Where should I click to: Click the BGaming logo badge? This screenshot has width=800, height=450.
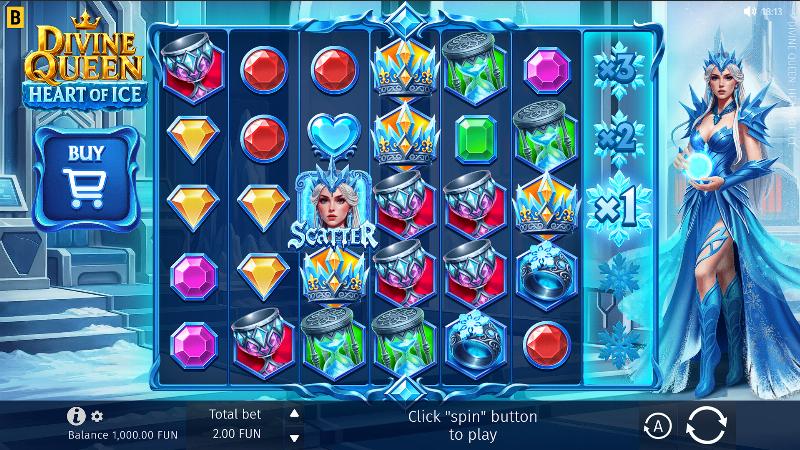[10, 12]
